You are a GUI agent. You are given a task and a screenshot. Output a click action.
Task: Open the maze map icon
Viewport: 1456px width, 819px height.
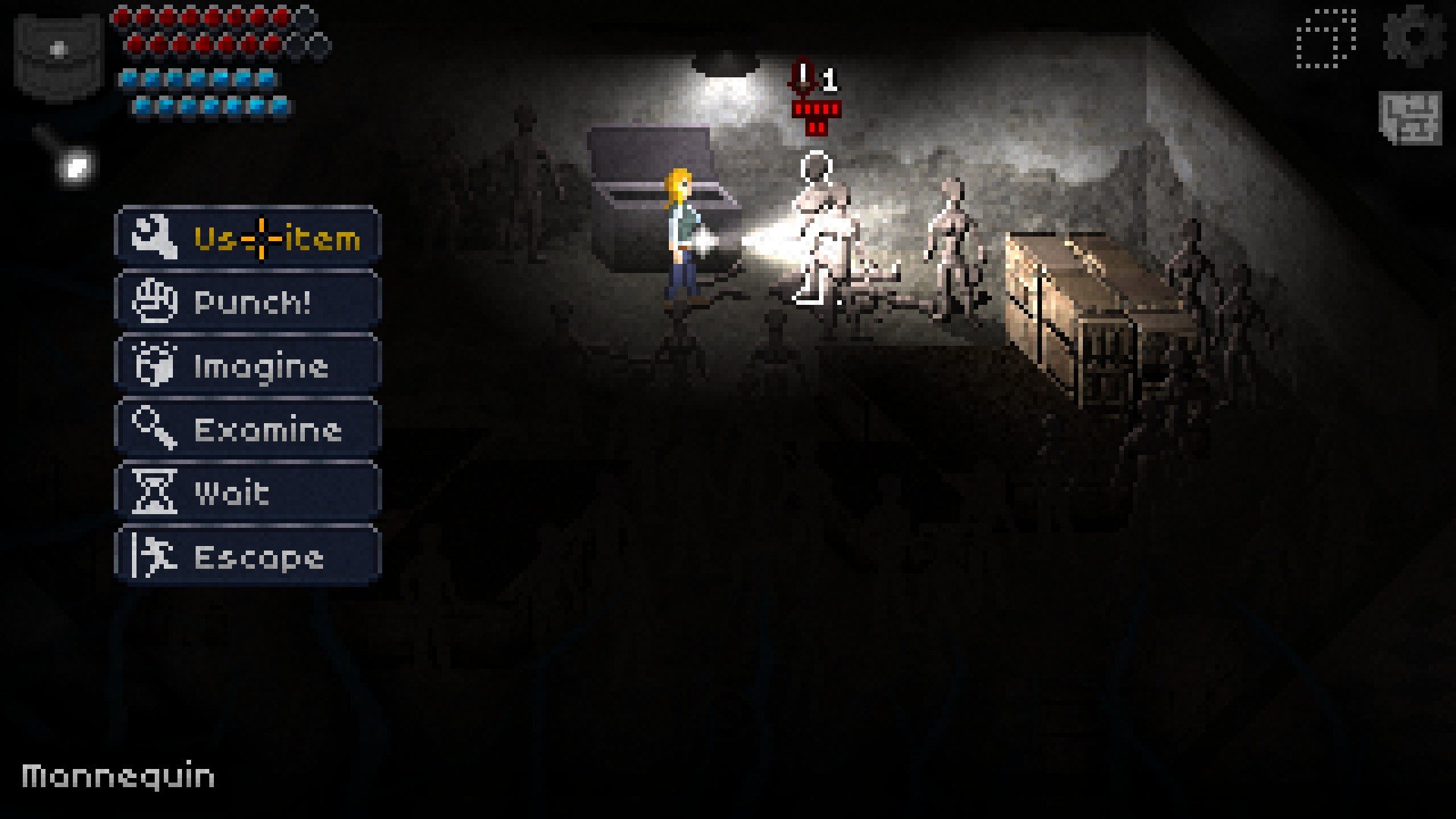click(x=1410, y=118)
